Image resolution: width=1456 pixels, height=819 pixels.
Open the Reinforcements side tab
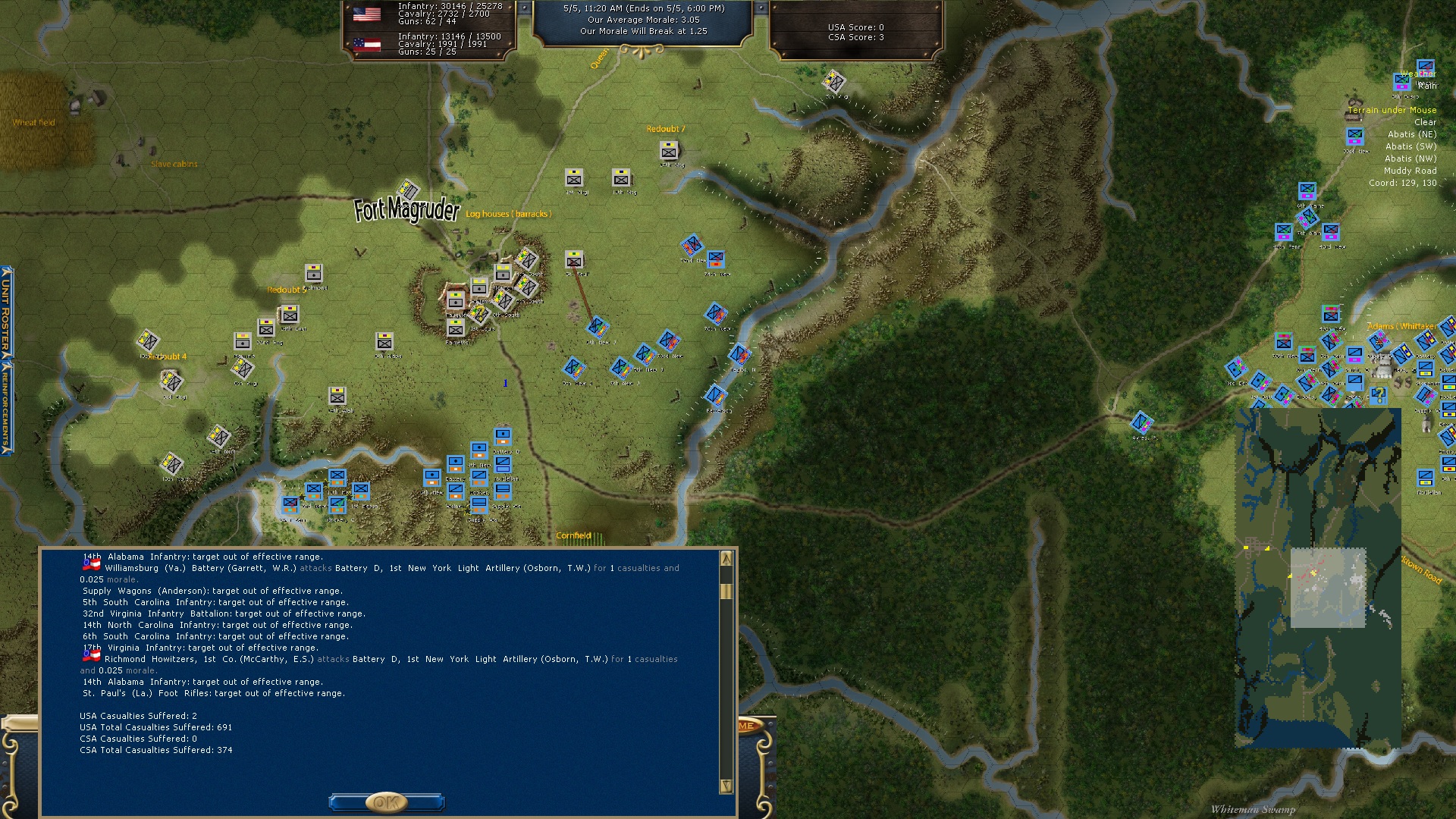[6, 407]
